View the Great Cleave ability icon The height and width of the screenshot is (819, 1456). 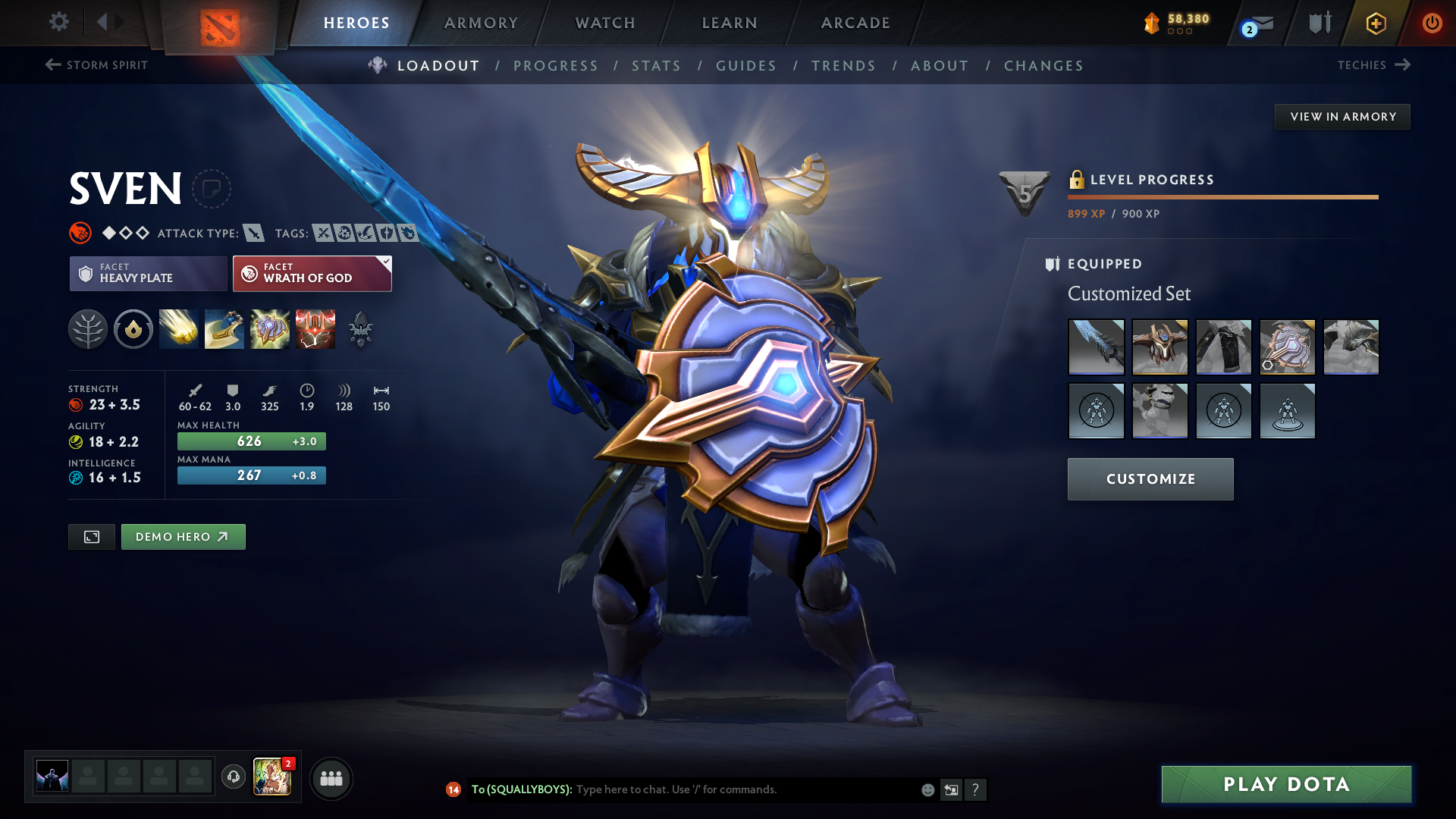224,329
